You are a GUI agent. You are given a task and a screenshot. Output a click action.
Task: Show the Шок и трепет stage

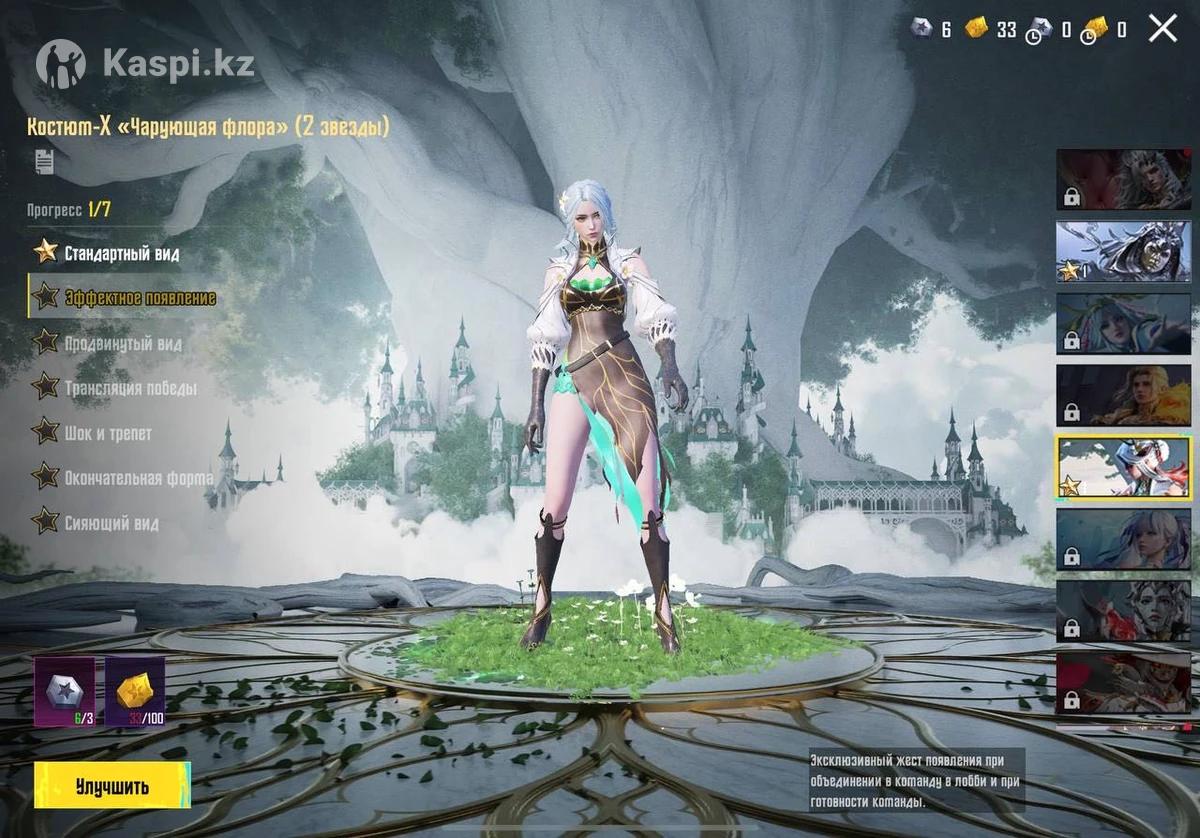click(x=107, y=433)
